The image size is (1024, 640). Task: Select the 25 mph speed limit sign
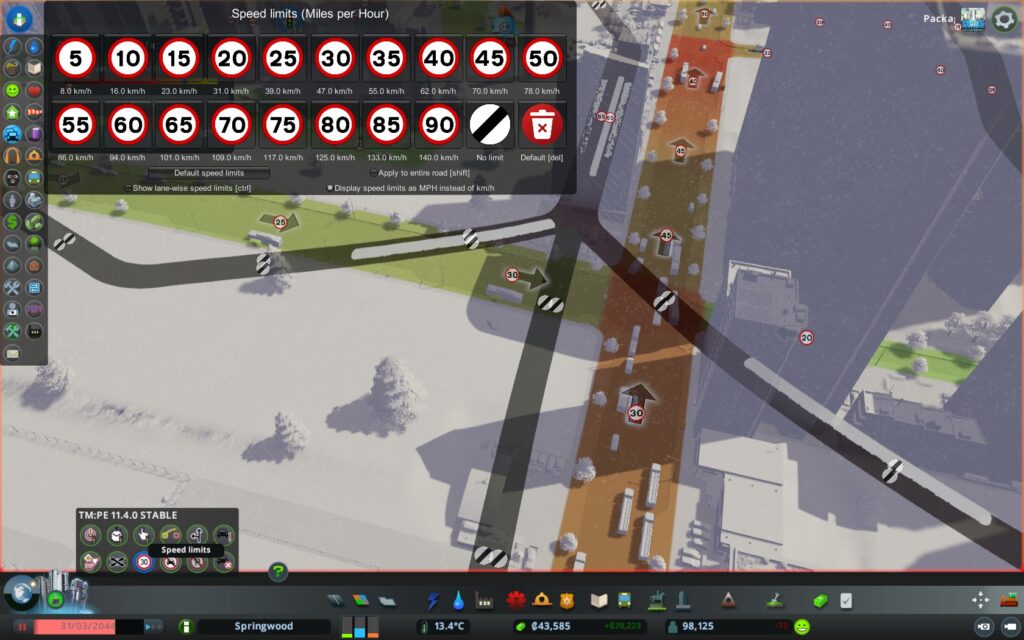point(283,59)
